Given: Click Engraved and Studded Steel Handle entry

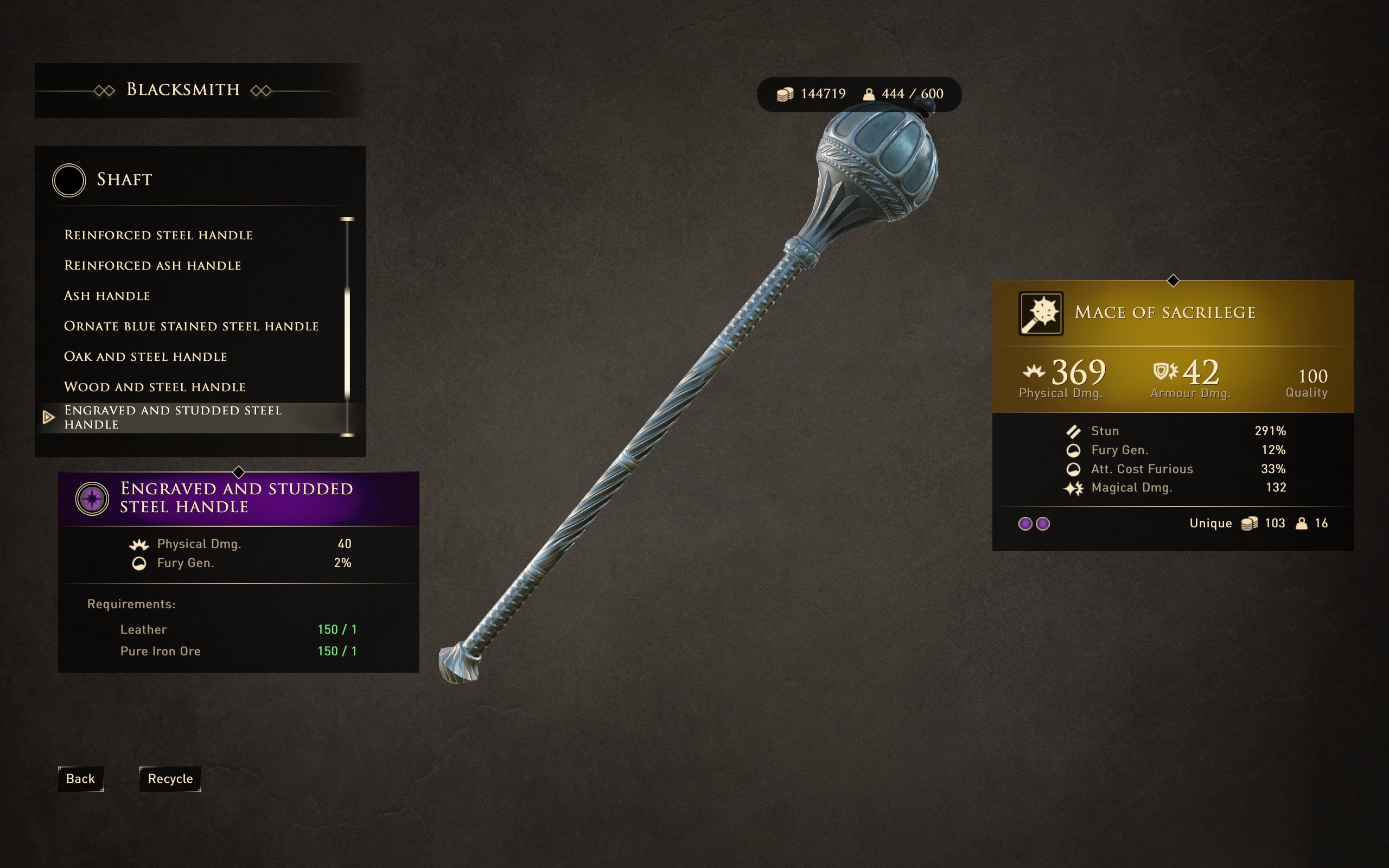Looking at the screenshot, I should (173, 417).
